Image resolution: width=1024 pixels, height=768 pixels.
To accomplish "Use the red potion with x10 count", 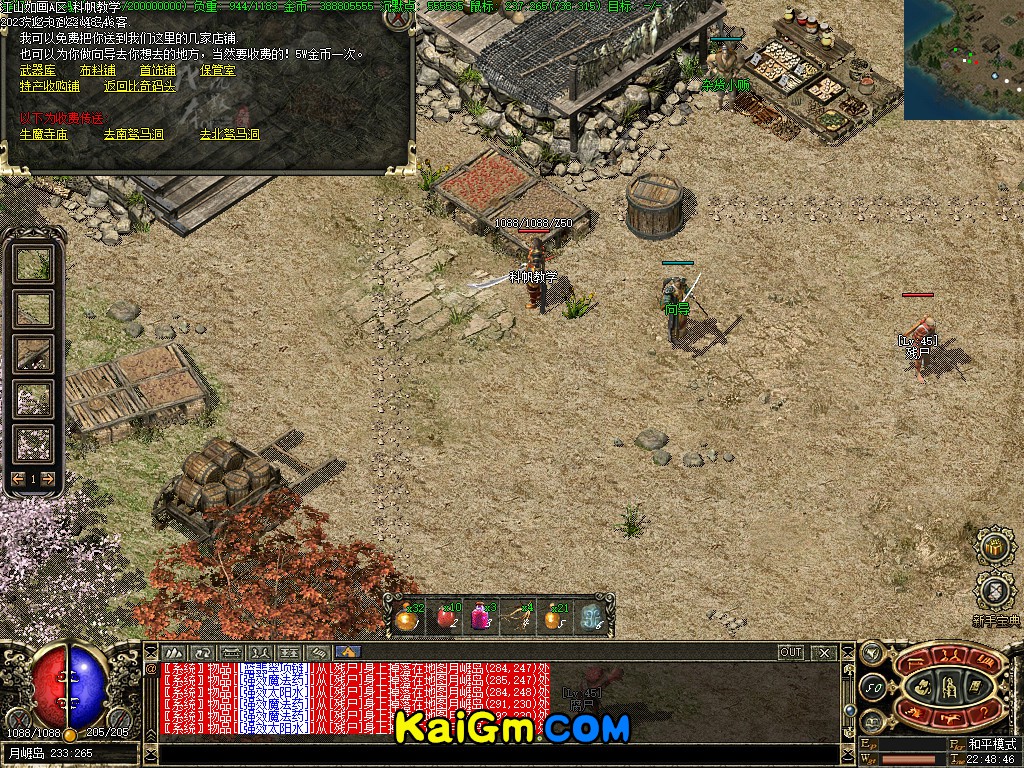I will tap(444, 618).
